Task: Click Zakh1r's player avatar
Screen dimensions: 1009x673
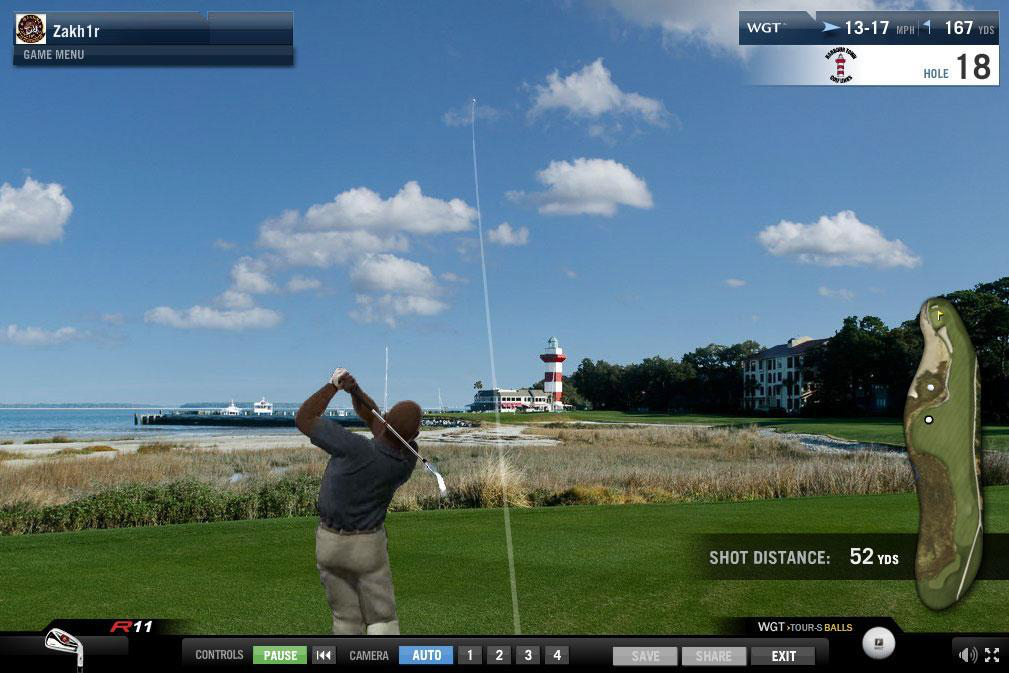Action: coord(31,29)
